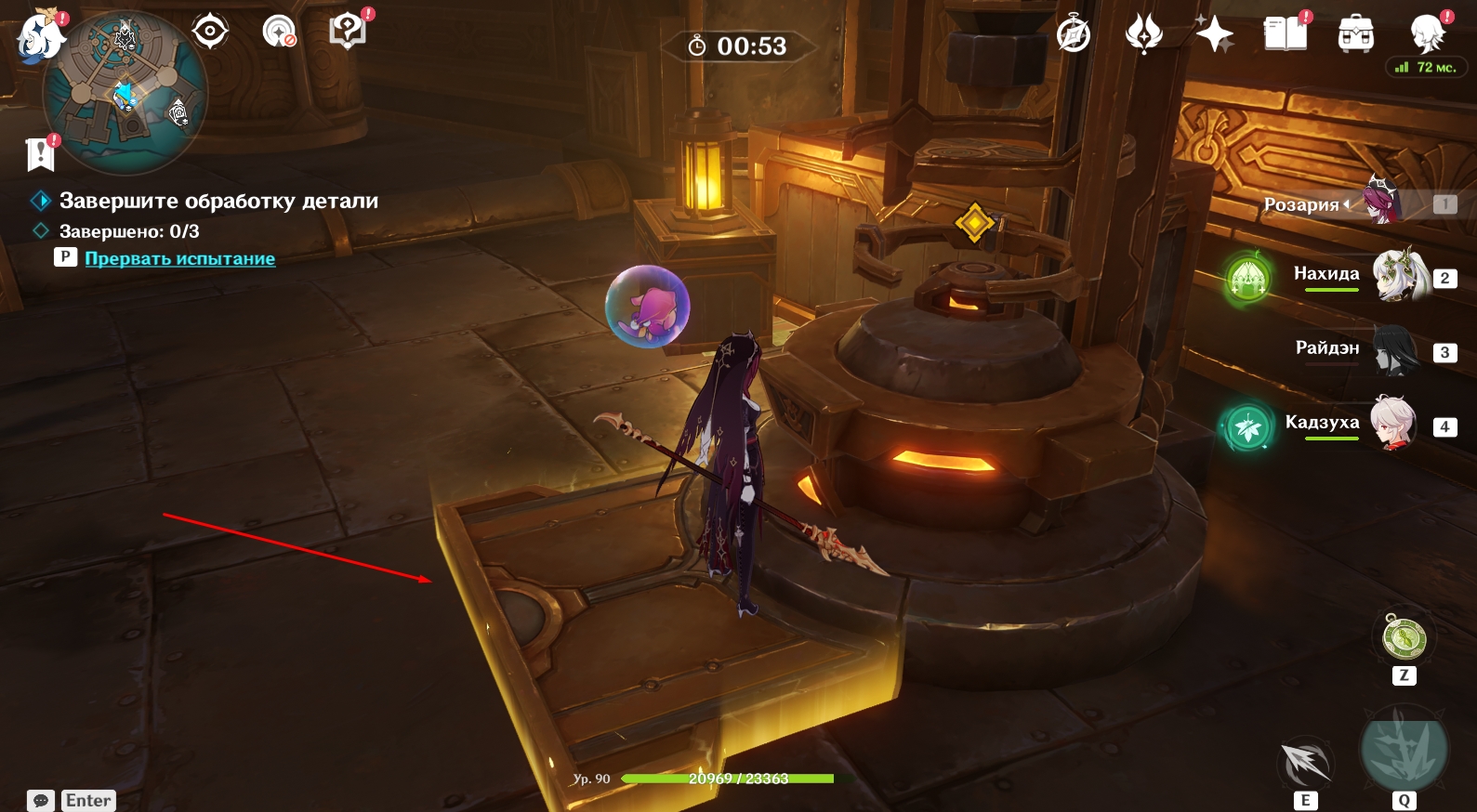Open the quest list bookmark icon

41,153
